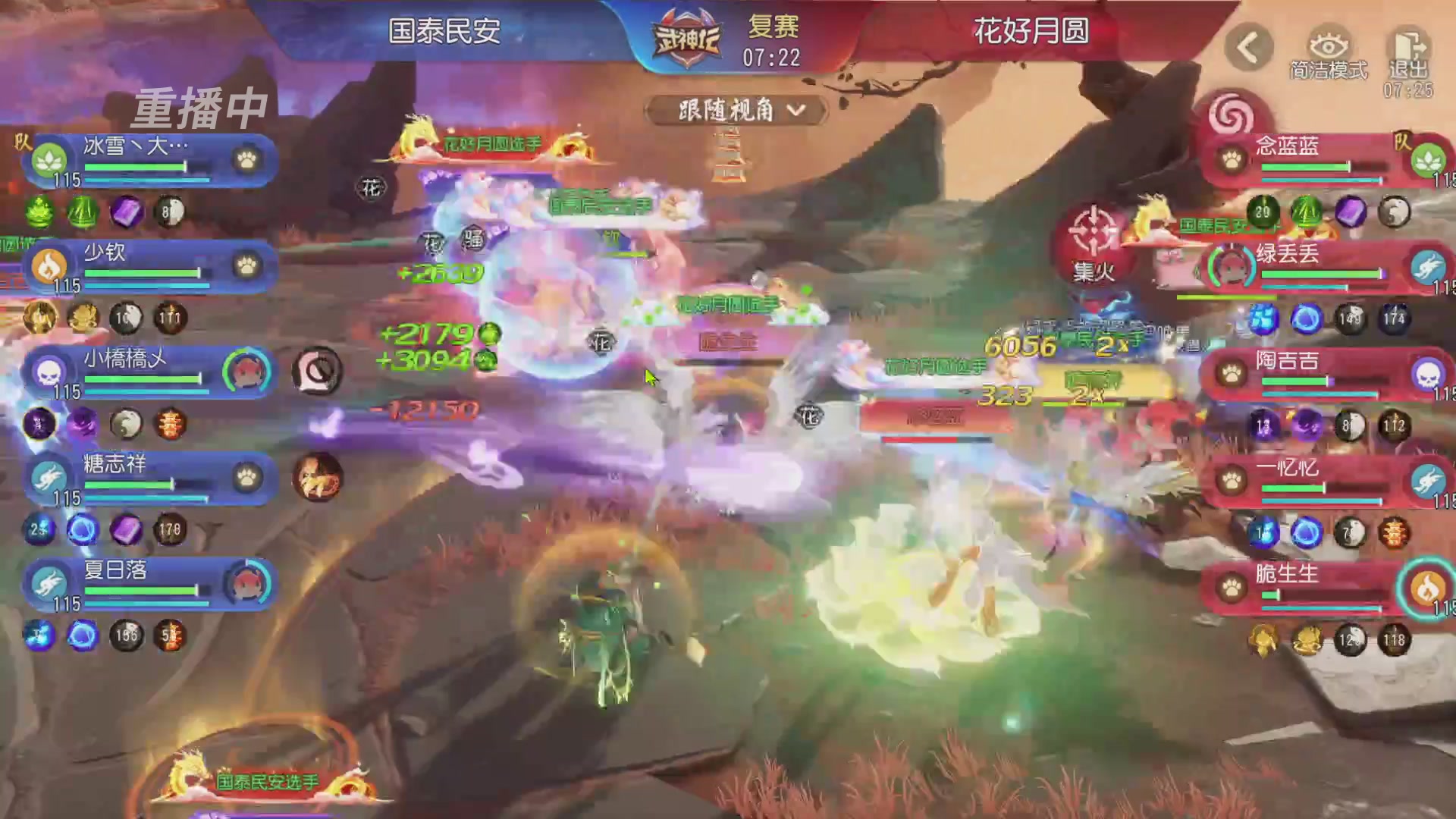Toggle the paw summon icon beside 念蓝蓝
1456x819 pixels.
tap(1230, 159)
